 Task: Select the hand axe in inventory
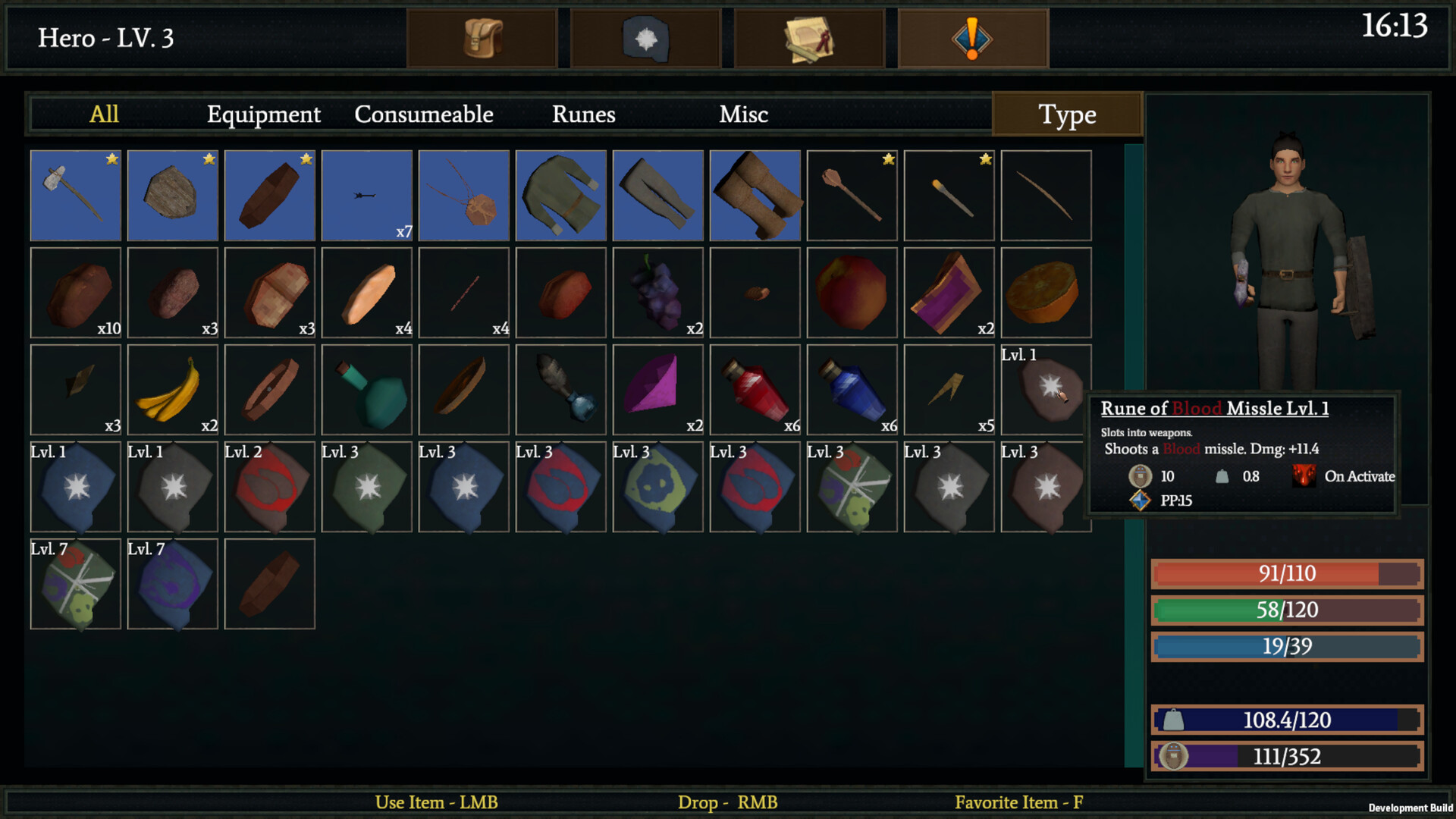75,195
